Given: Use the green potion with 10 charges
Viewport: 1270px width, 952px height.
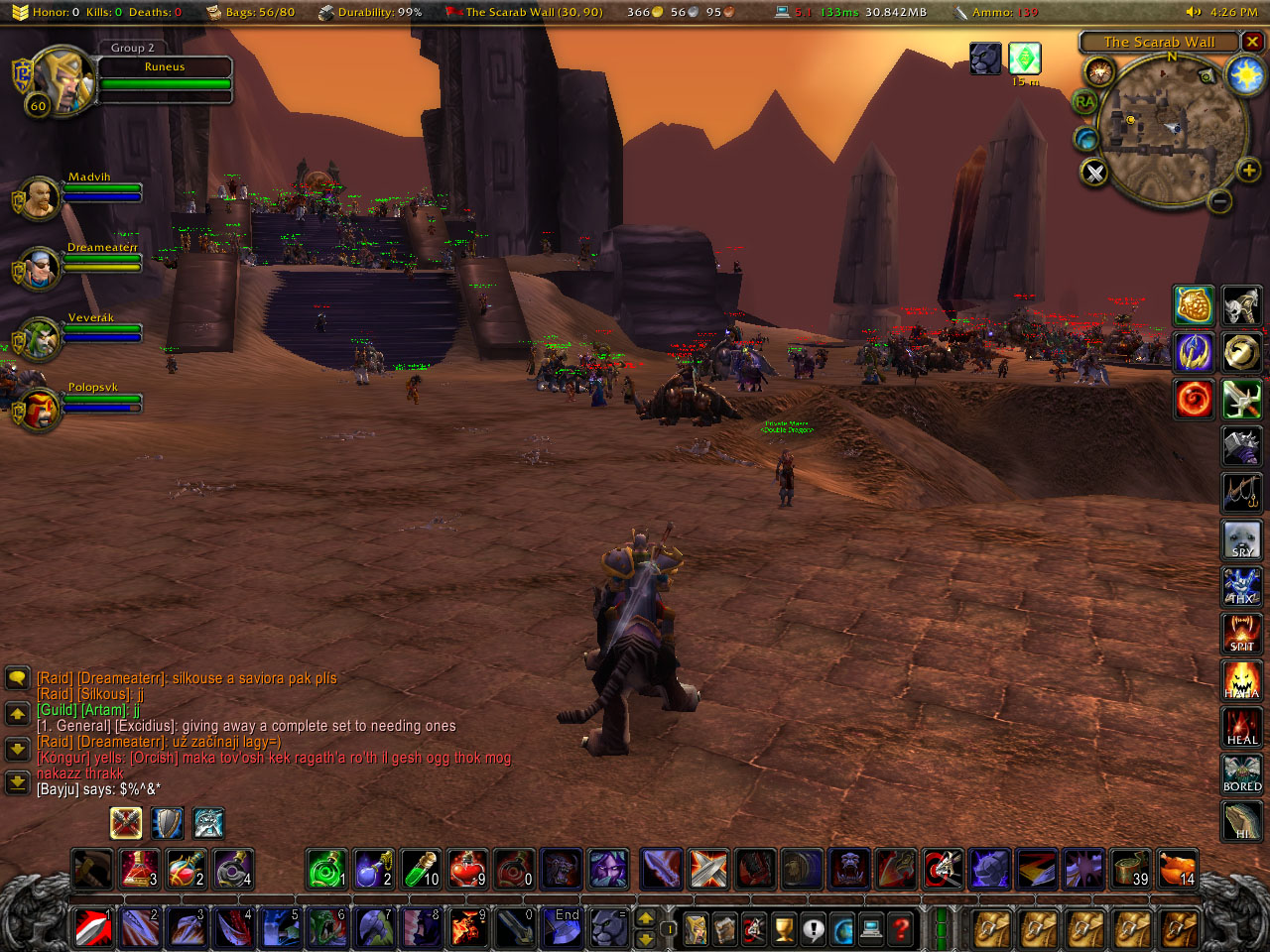Looking at the screenshot, I should pyautogui.click(x=422, y=869).
